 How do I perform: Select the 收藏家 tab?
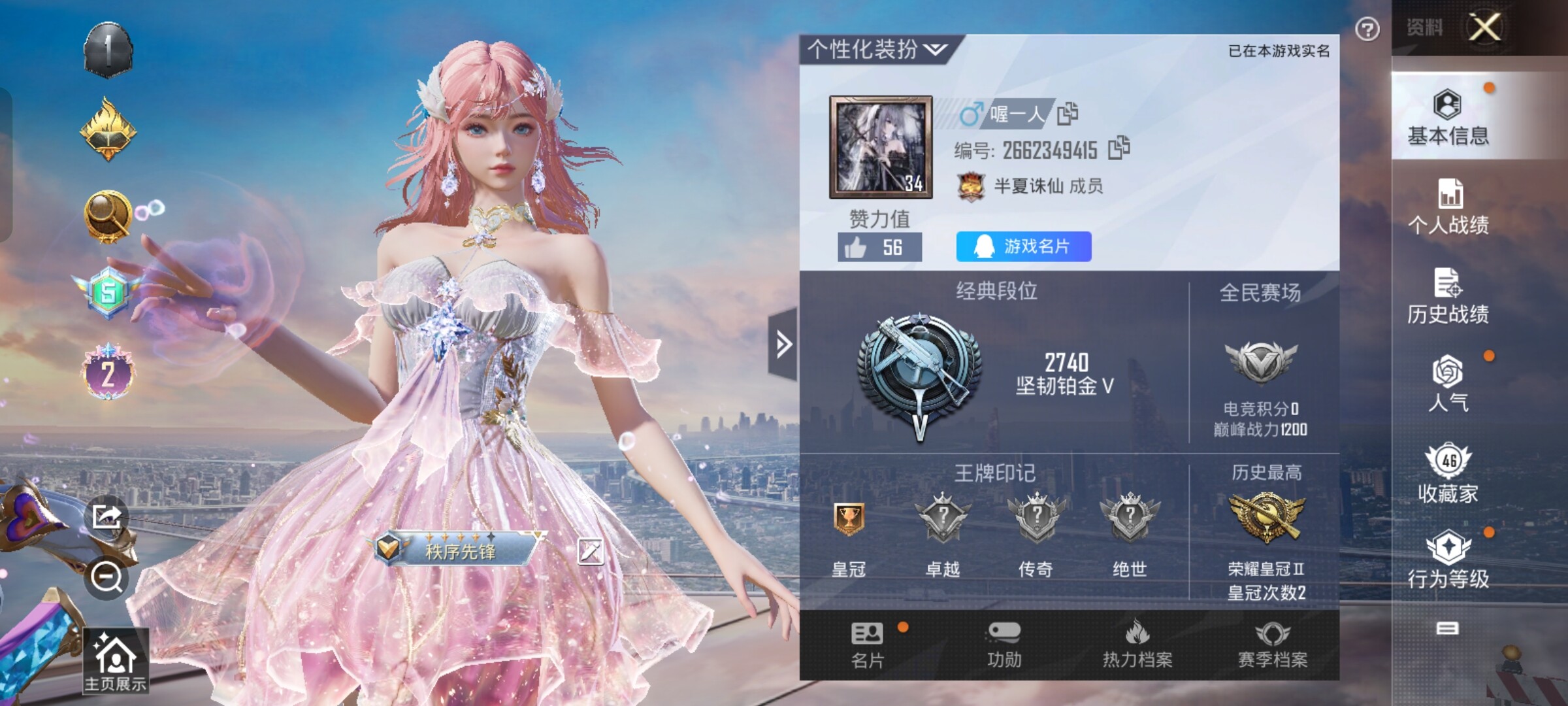coord(1448,473)
